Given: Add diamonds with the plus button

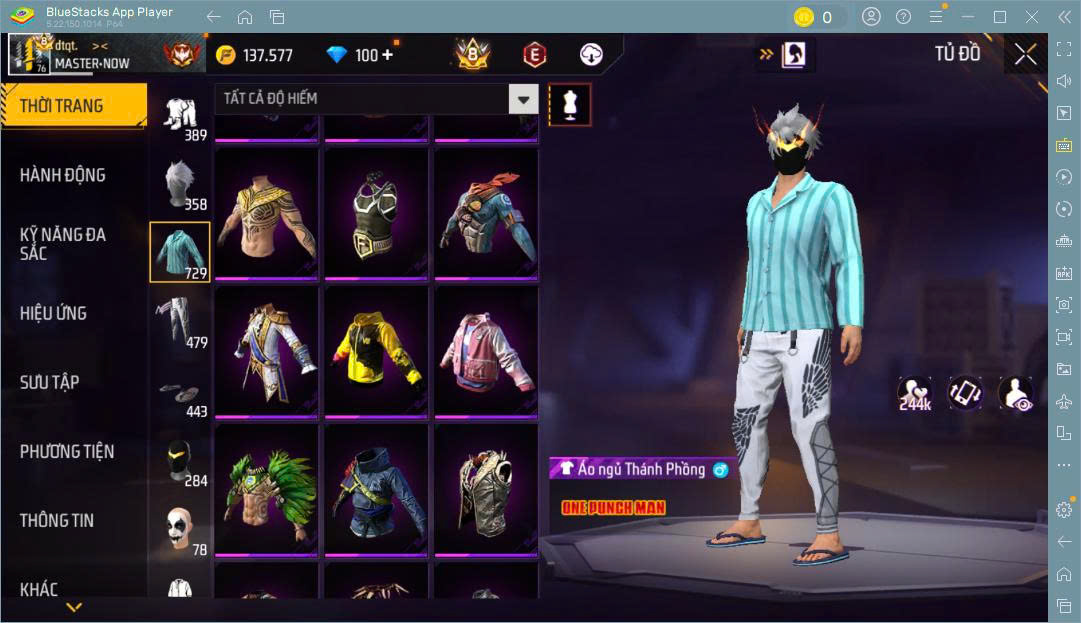Looking at the screenshot, I should click(x=387, y=55).
